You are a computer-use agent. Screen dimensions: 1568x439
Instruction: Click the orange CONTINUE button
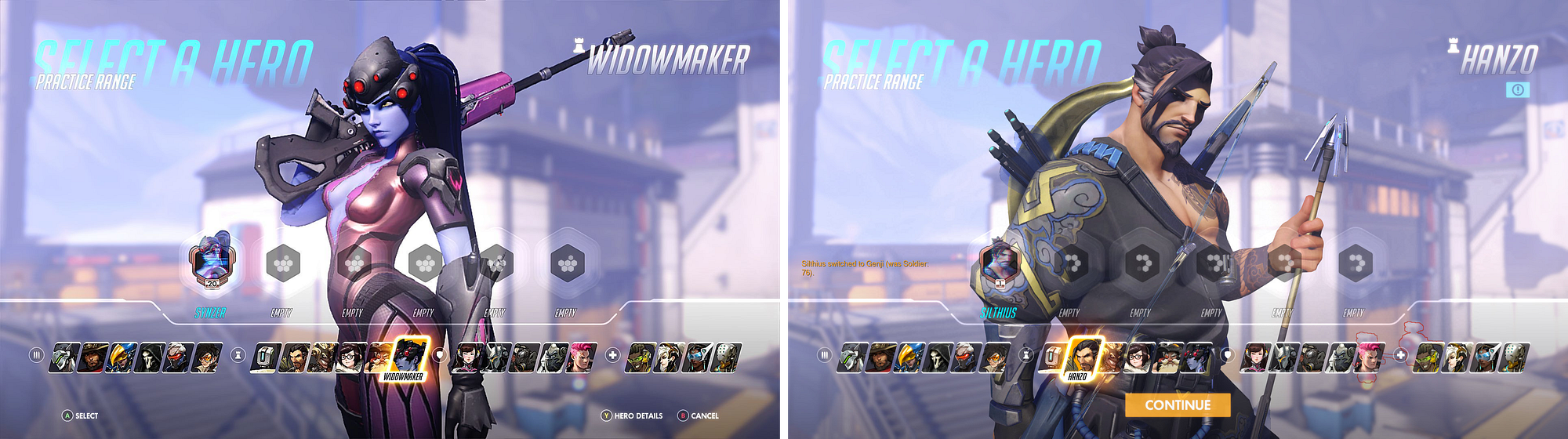1178,405
